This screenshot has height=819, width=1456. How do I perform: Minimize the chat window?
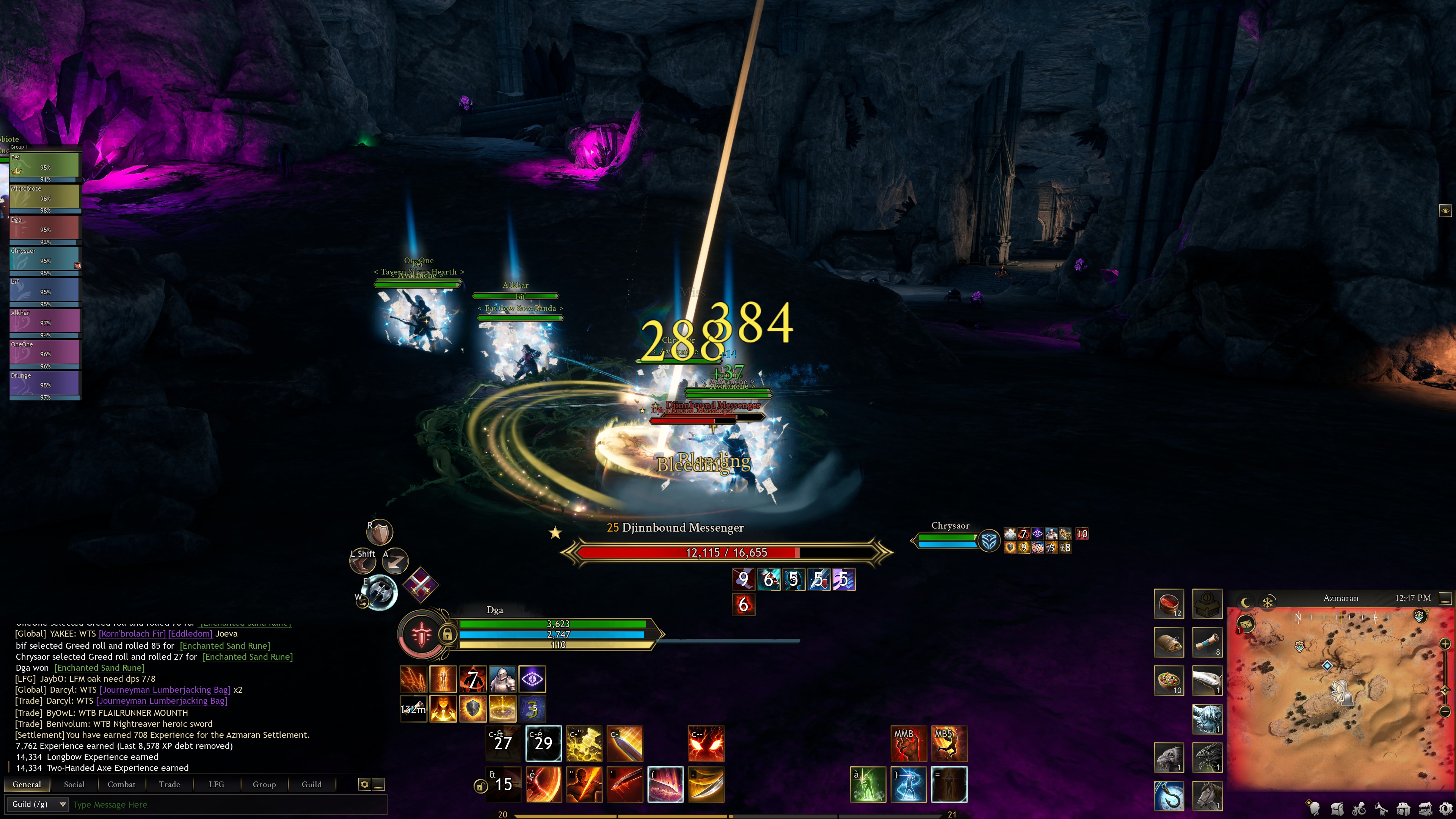379,784
